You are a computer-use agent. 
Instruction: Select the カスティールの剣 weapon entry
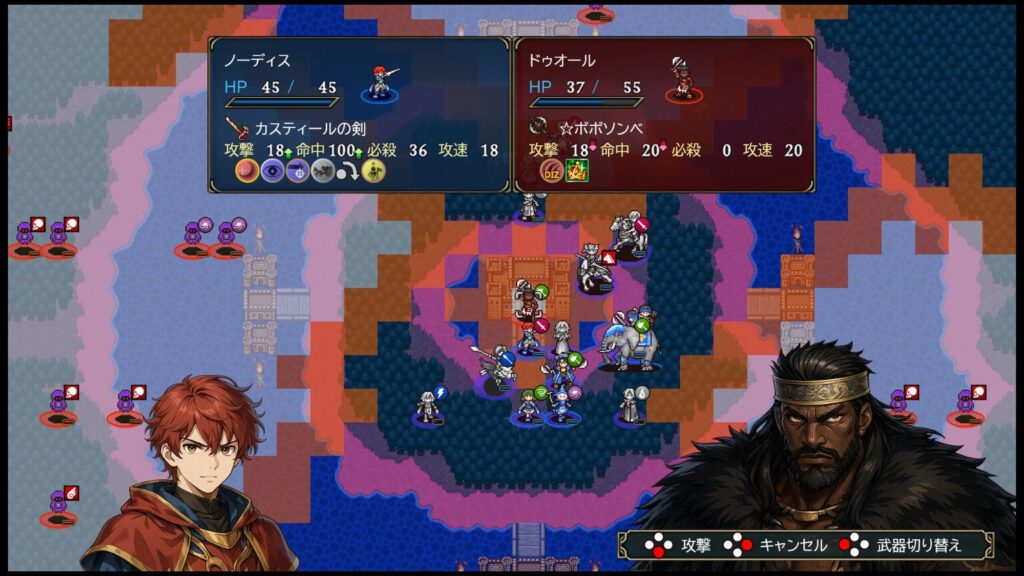(298, 128)
